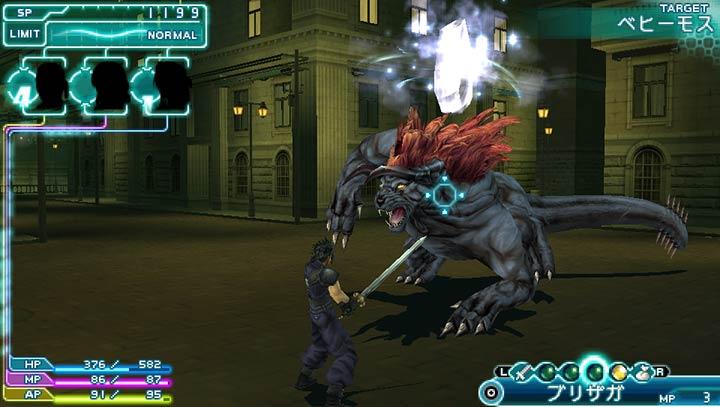This screenshot has width=720, height=407.
Task: Click the highlighted green materia orb
Action: coord(596,371)
